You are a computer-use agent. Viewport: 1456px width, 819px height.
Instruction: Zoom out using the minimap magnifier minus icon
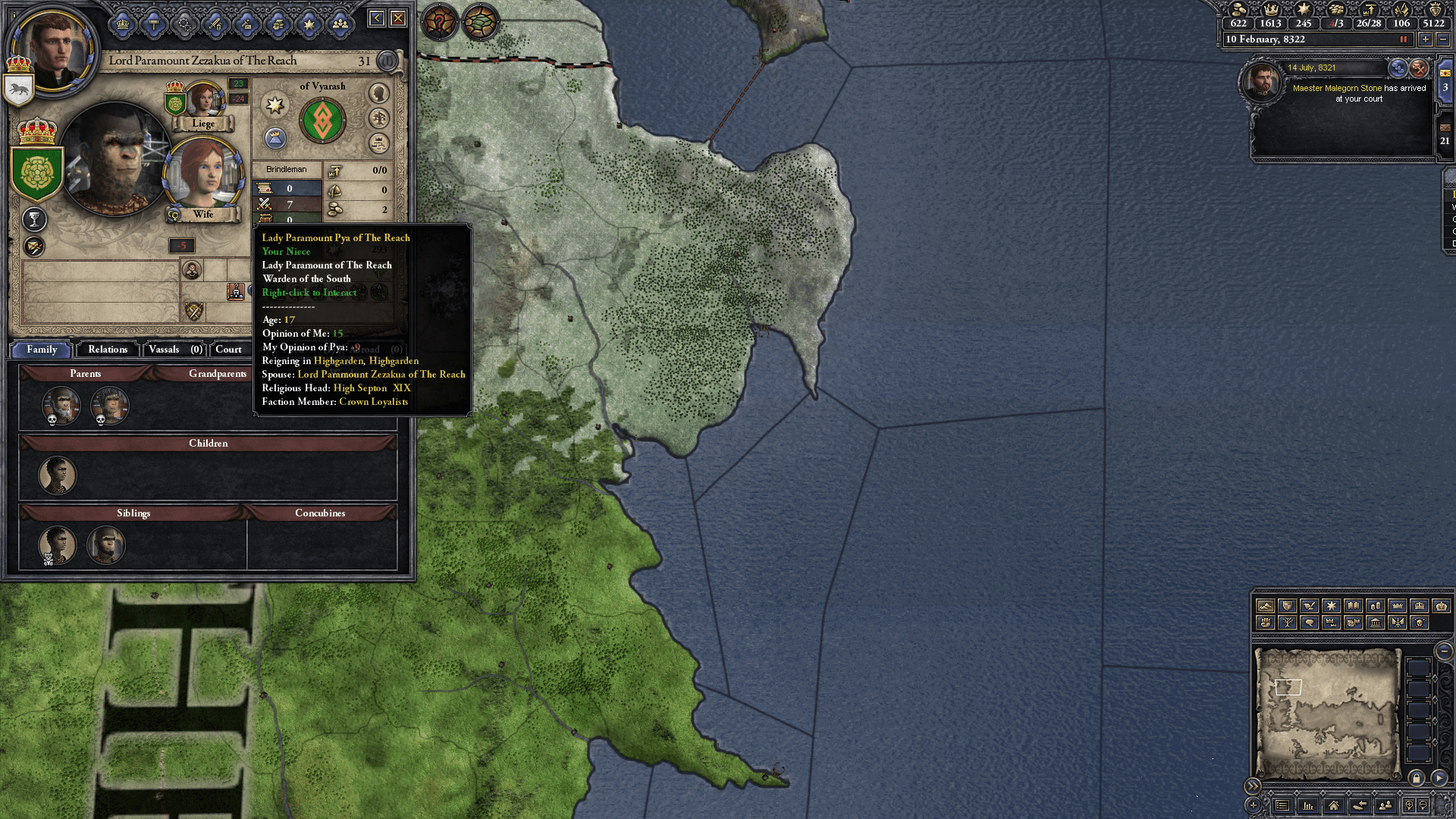pyautogui.click(x=1423, y=805)
